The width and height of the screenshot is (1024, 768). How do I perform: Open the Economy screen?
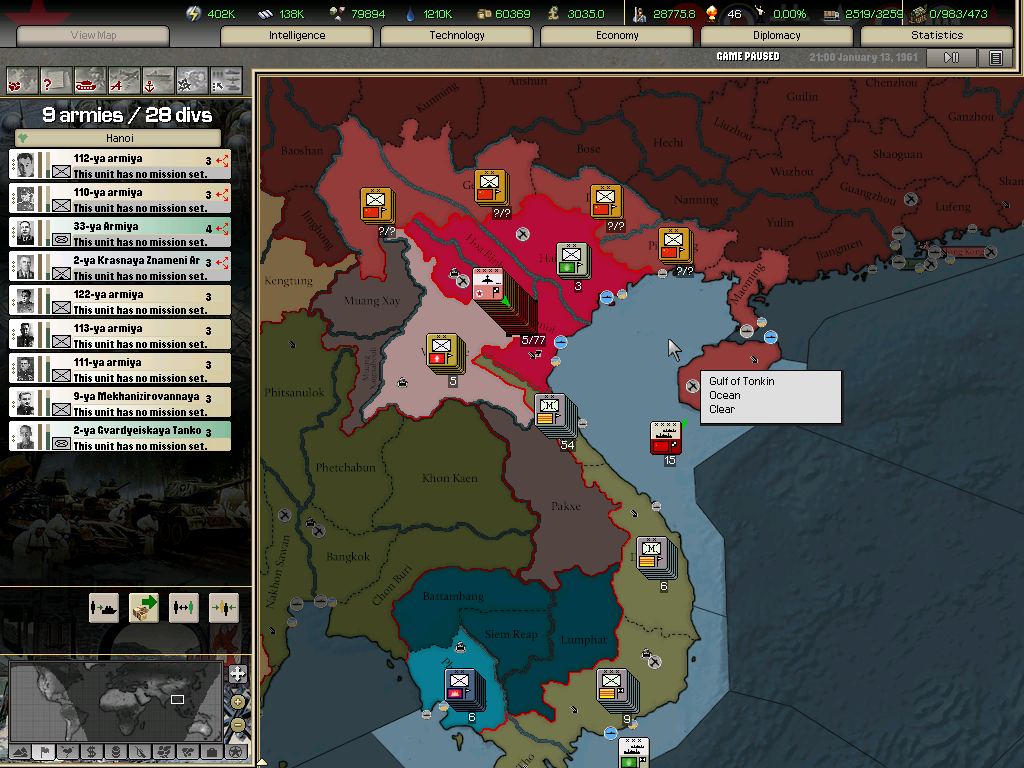(617, 36)
